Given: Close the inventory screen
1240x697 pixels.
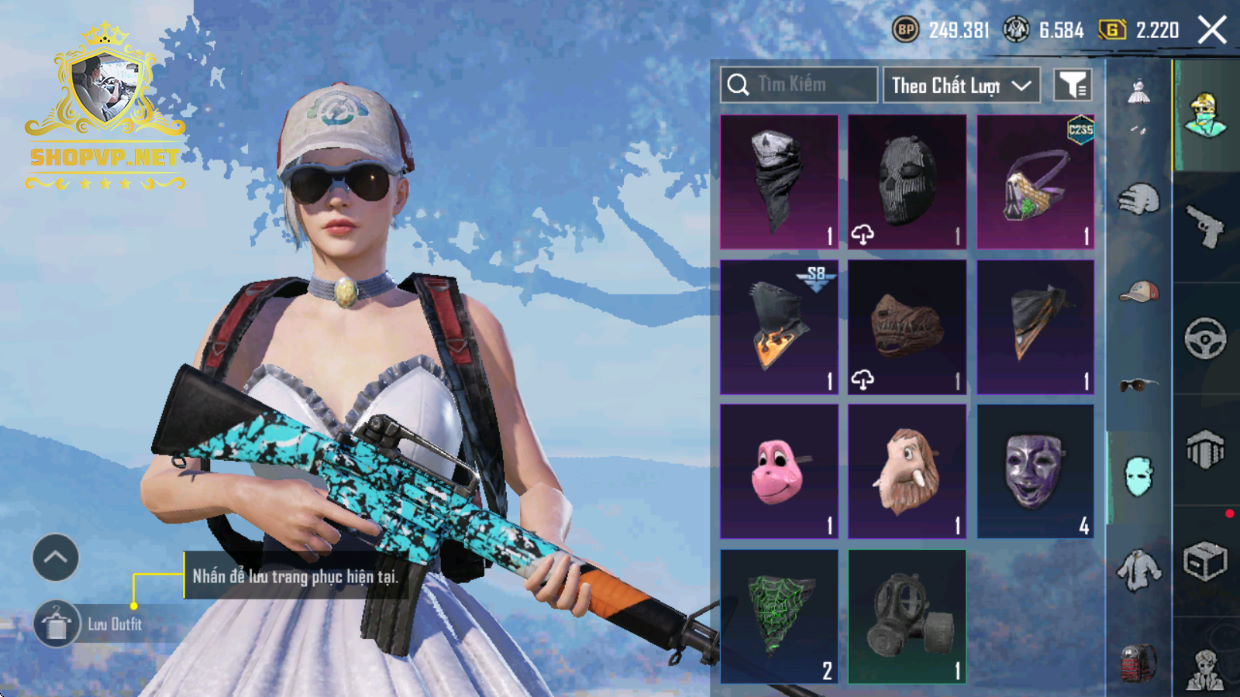Looking at the screenshot, I should point(1212,30).
